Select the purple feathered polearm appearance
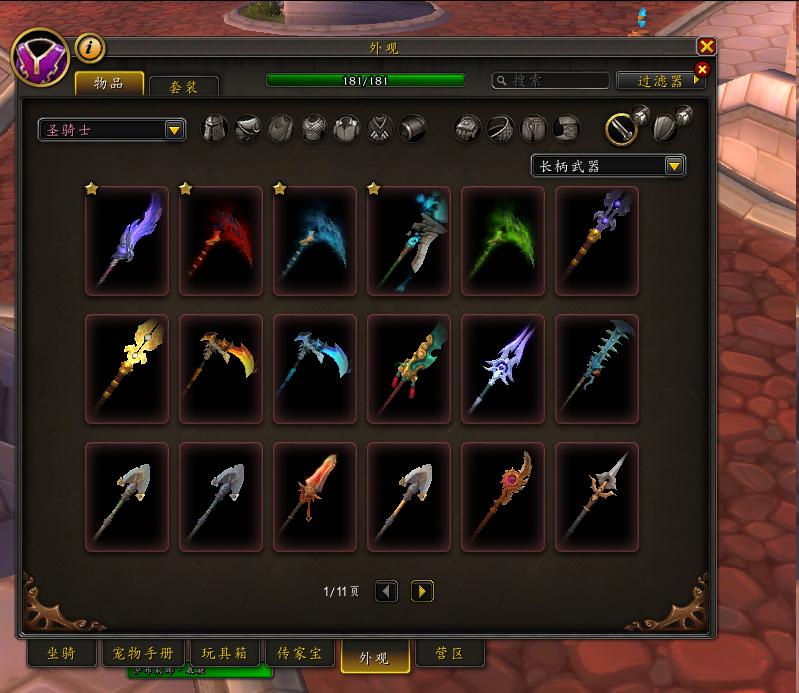799x693 pixels. click(127, 241)
